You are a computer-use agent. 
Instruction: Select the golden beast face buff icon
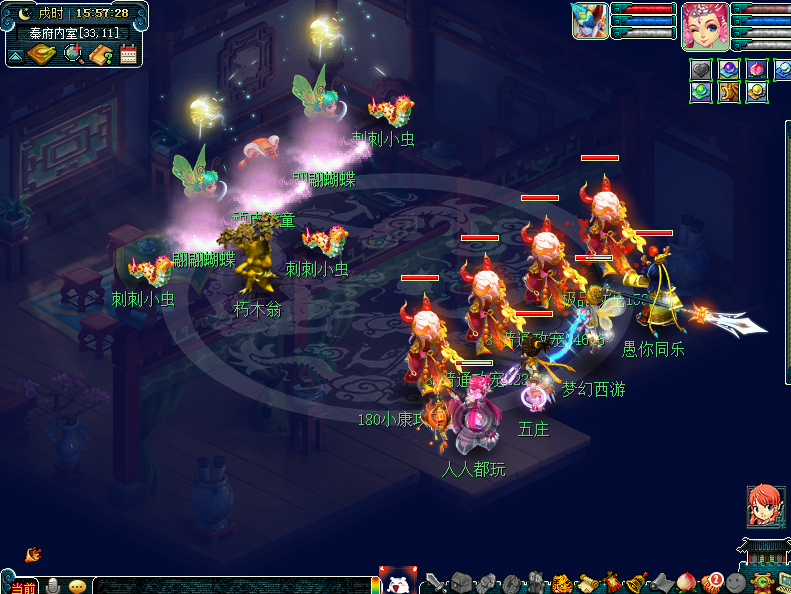tap(729, 93)
